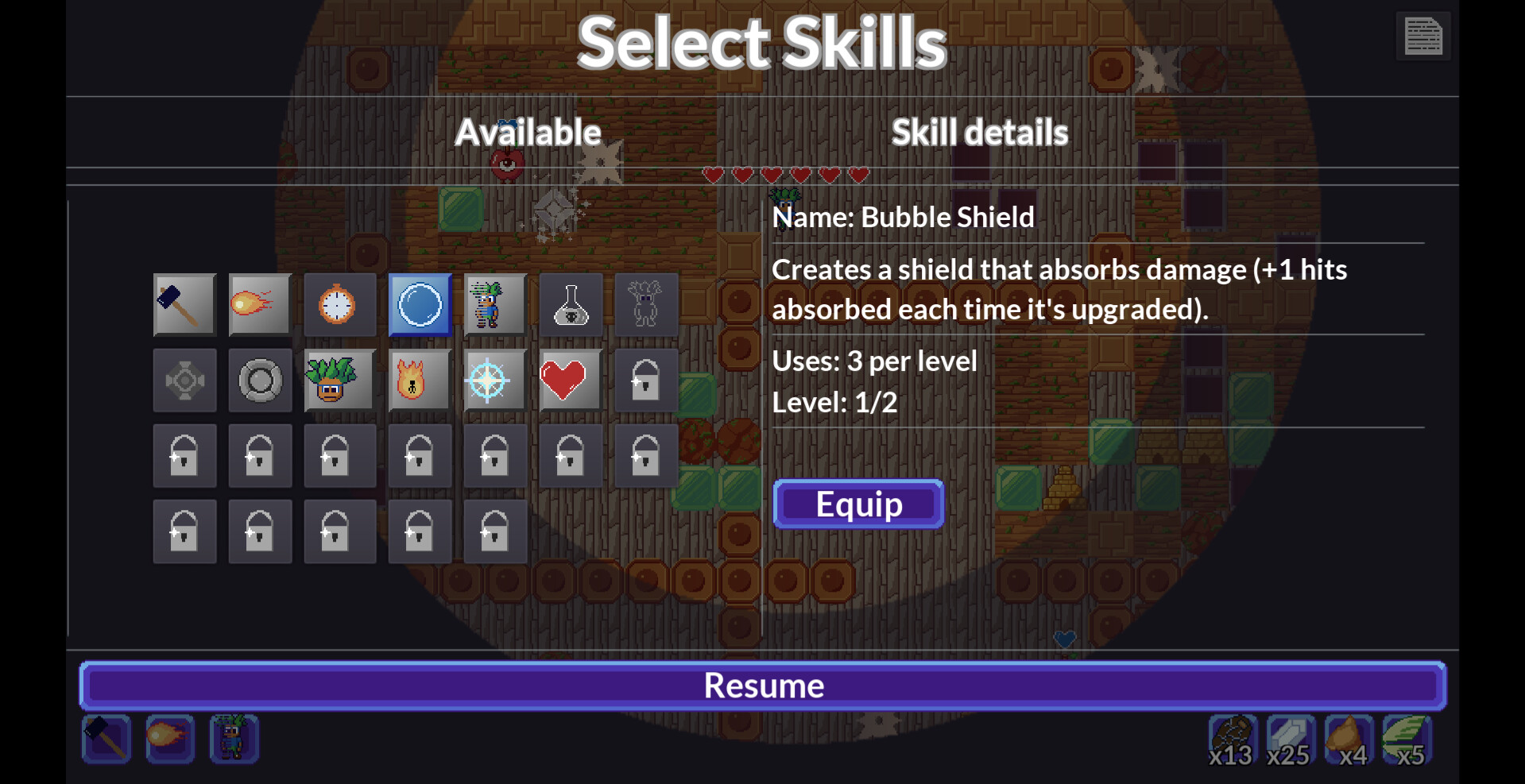Select the targeting reticle skill
The height and width of the screenshot is (784, 1525).
point(493,380)
